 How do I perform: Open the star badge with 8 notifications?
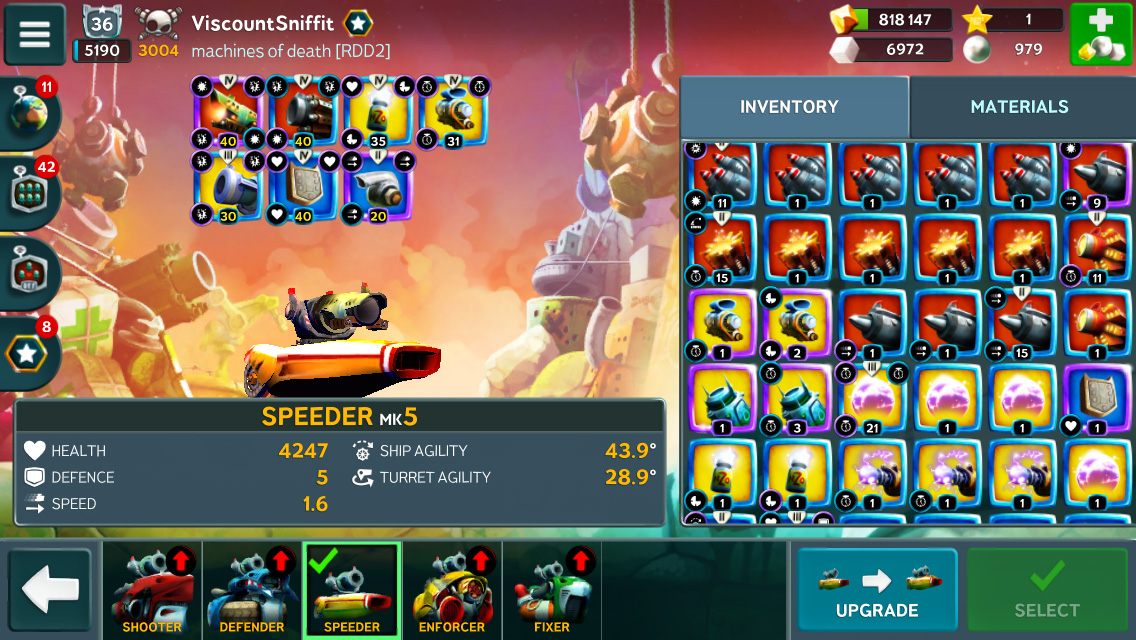coord(30,352)
